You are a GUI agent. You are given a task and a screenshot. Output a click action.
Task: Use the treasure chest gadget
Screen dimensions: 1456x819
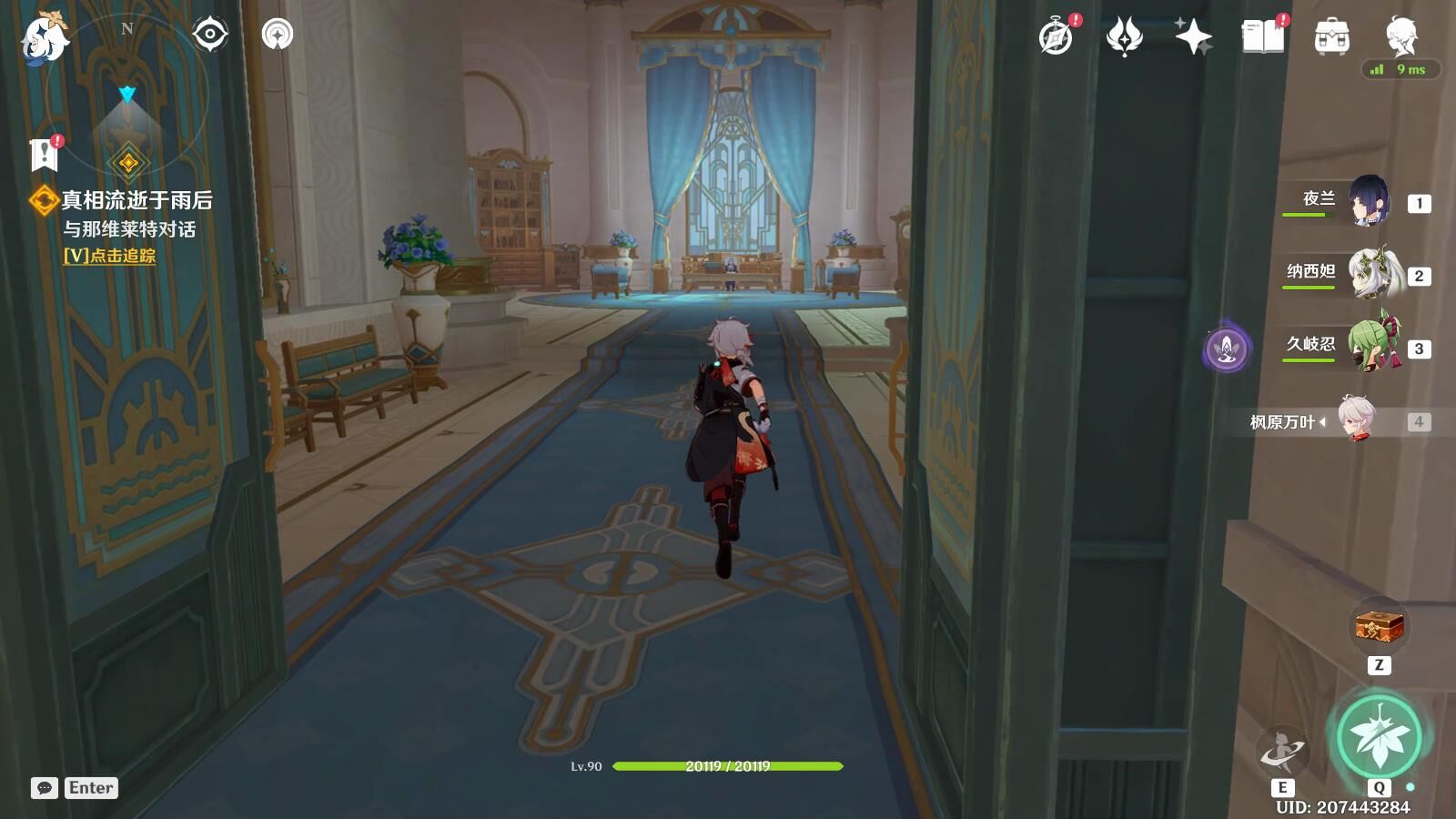(1380, 627)
